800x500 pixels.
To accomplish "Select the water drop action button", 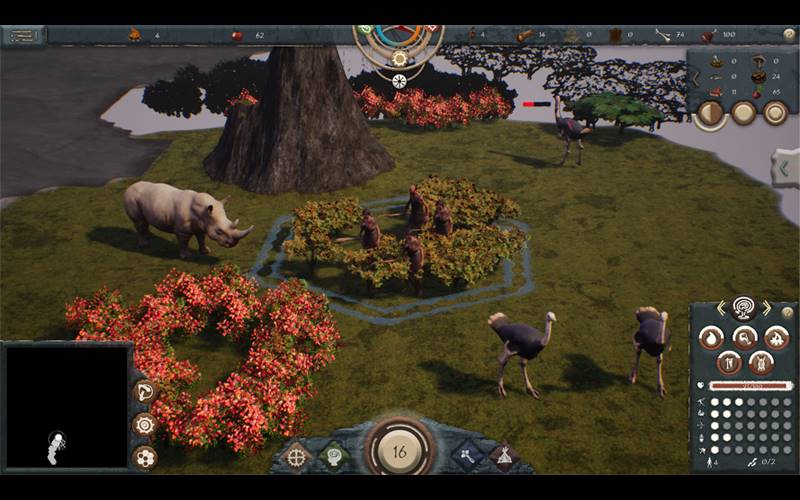I will (711, 338).
